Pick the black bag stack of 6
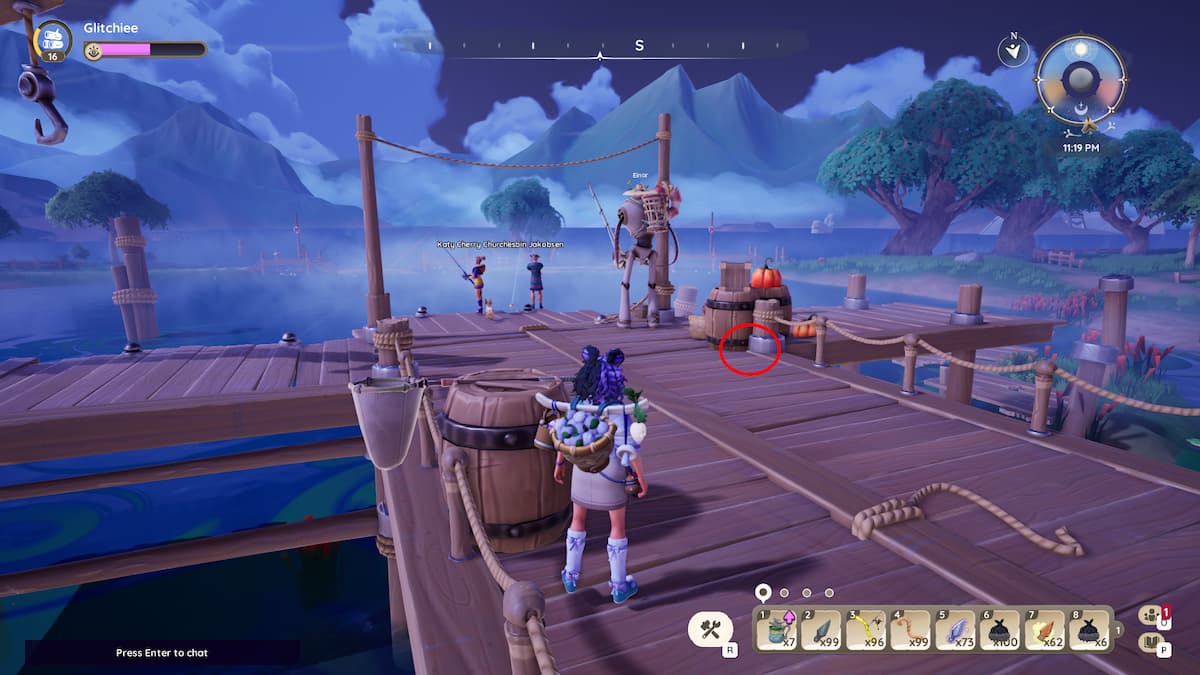The height and width of the screenshot is (675, 1200). (1089, 630)
